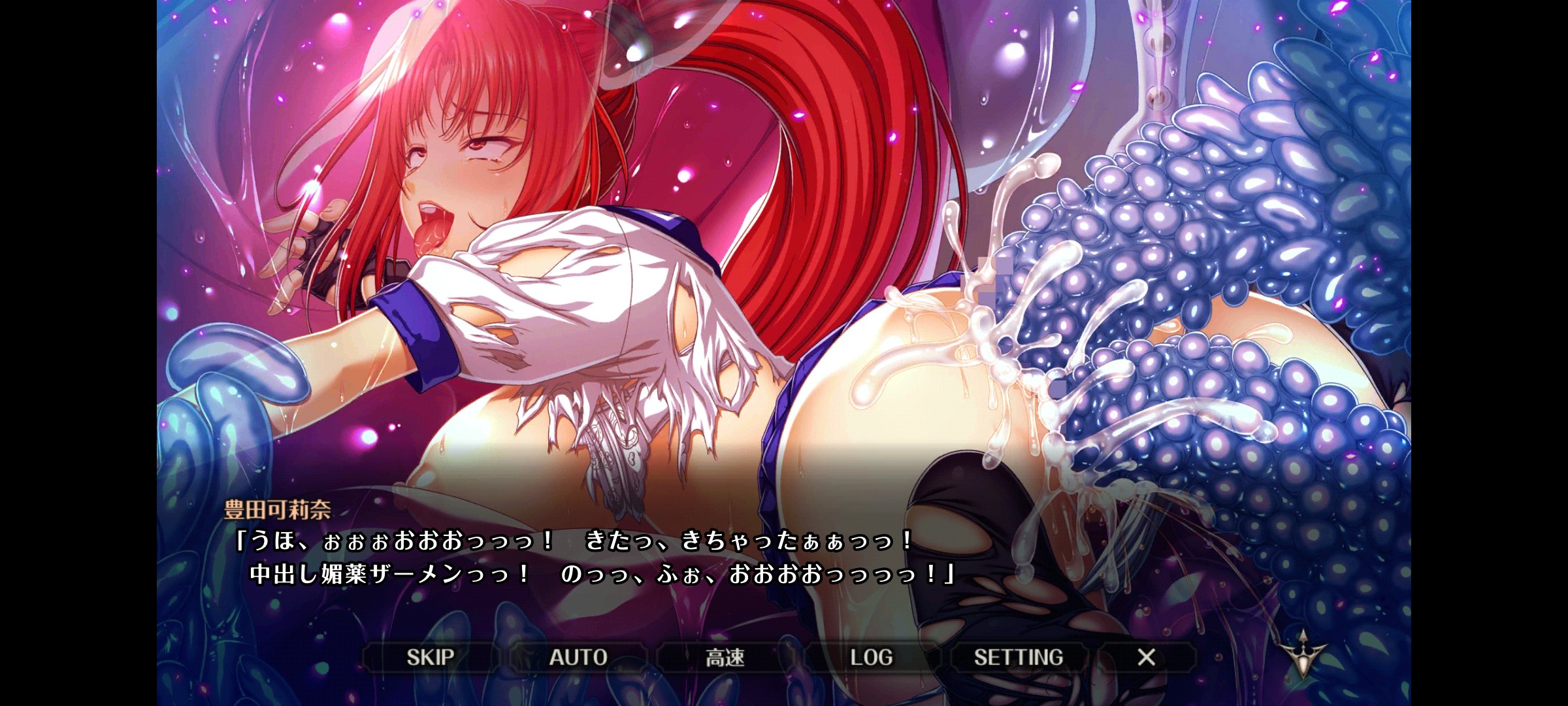The height and width of the screenshot is (706, 1568).
Task: Open the SETTING menu
Action: coord(1019,657)
